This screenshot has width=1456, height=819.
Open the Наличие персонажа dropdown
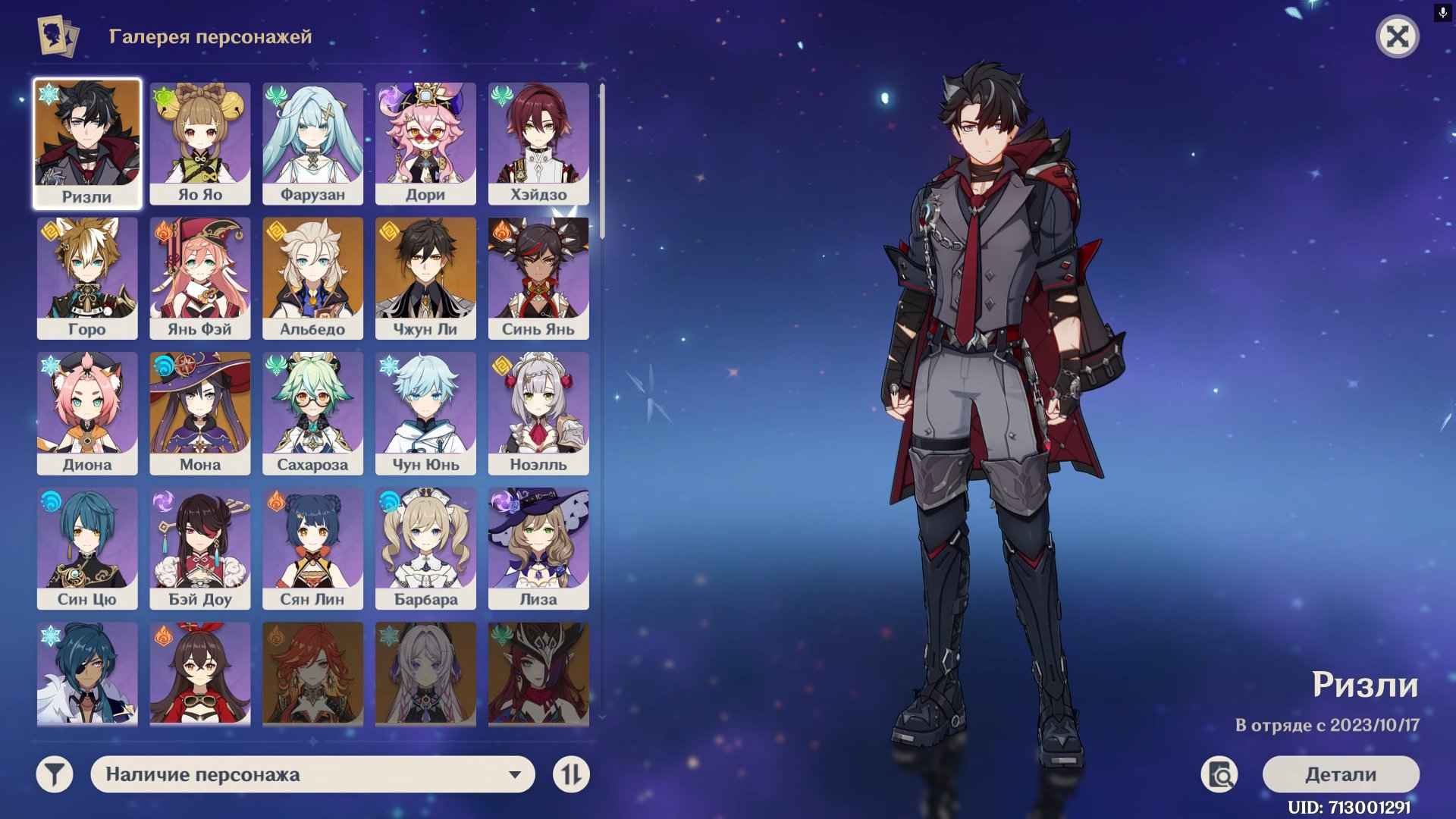[311, 775]
